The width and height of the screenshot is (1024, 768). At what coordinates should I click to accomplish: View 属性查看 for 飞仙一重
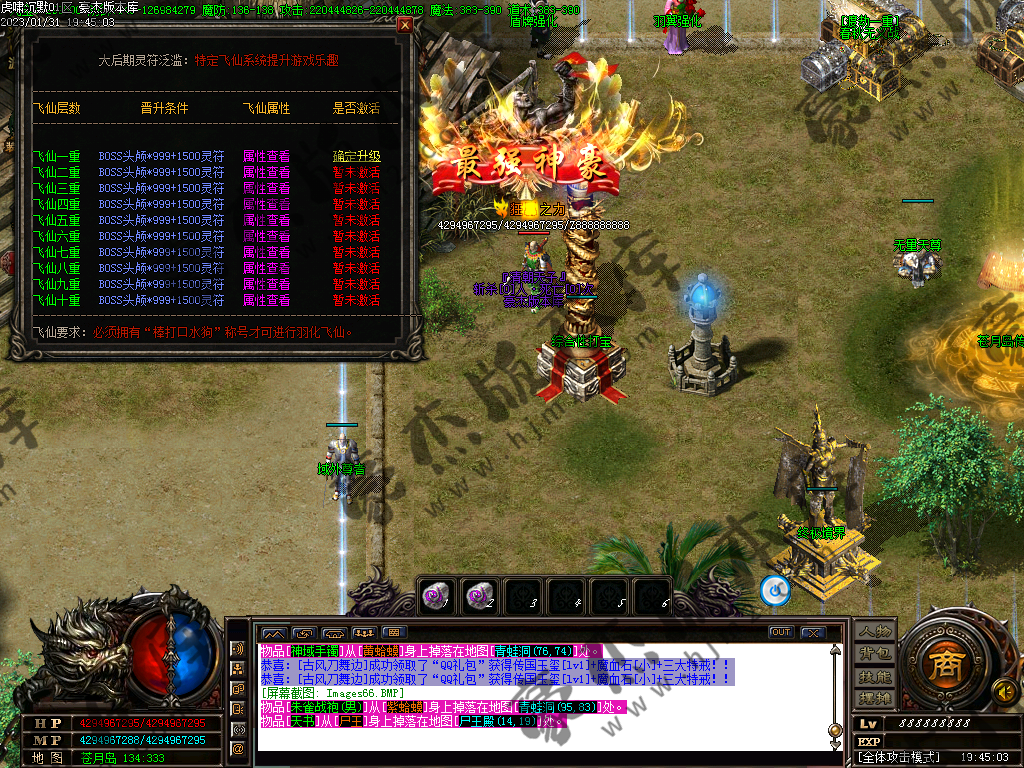pyautogui.click(x=266, y=156)
